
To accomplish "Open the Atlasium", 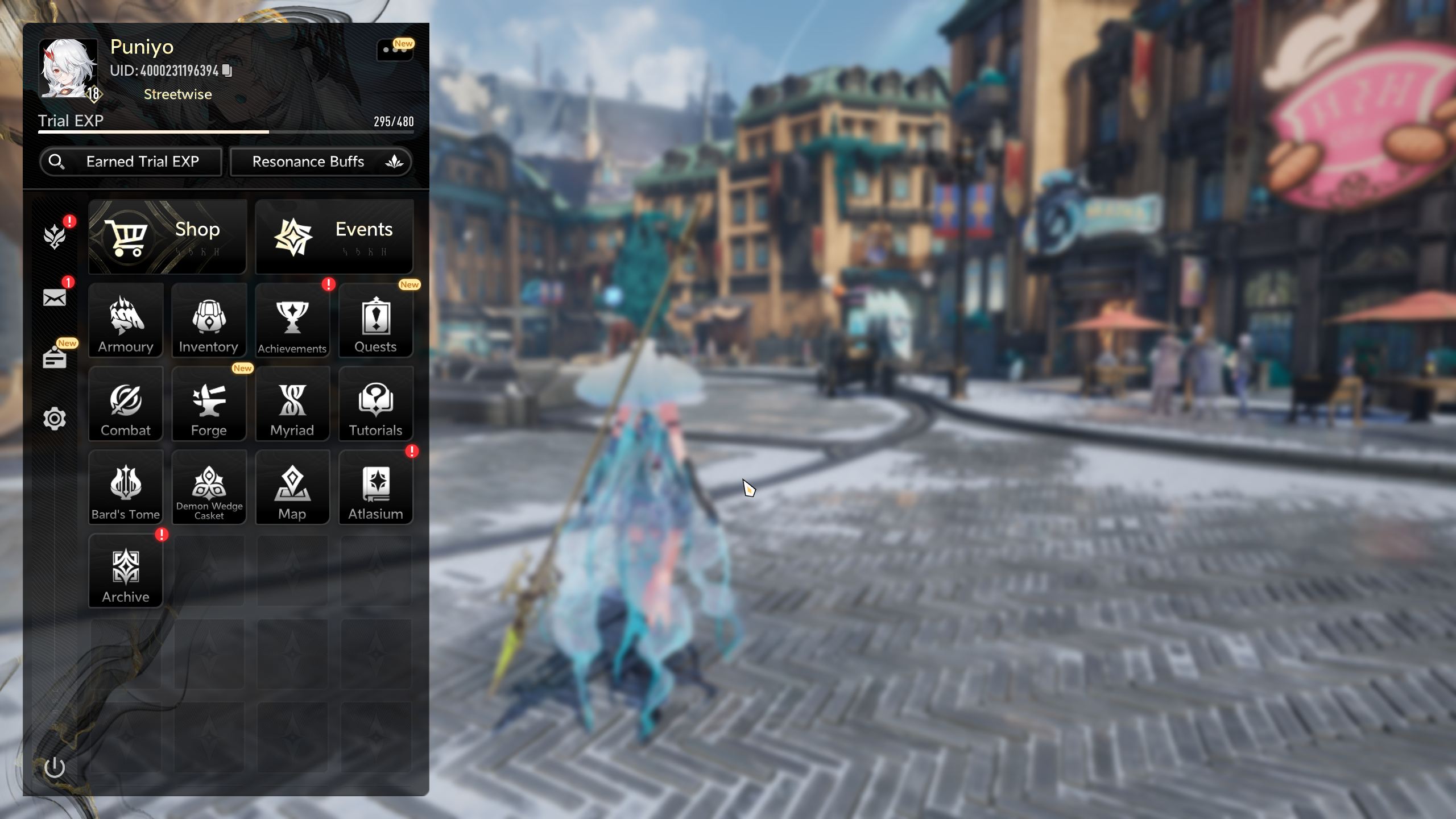I will (x=375, y=487).
